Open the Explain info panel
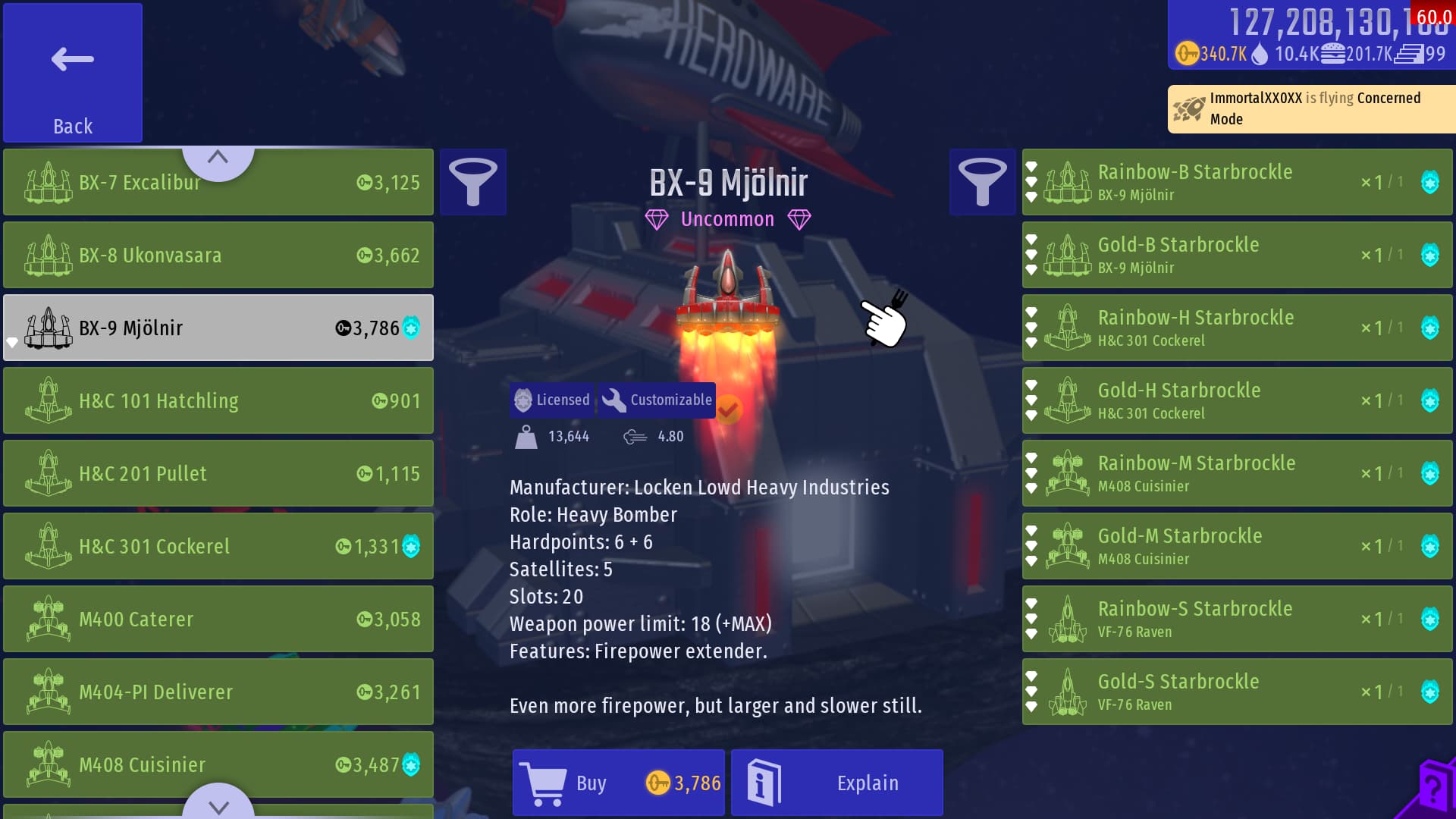Screen dimensions: 1456x819 point(837,783)
